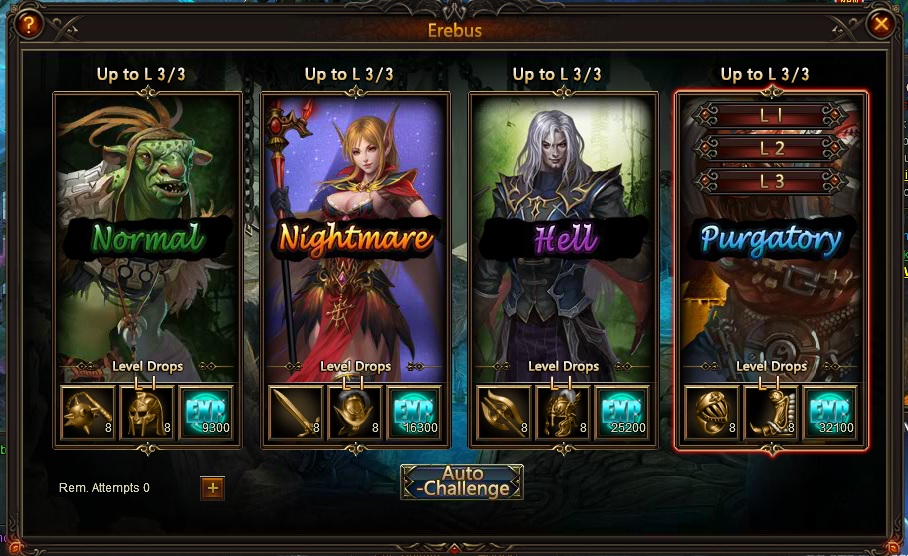Inspect the Normal mace drop icon
The width and height of the screenshot is (908, 556).
[x=89, y=413]
